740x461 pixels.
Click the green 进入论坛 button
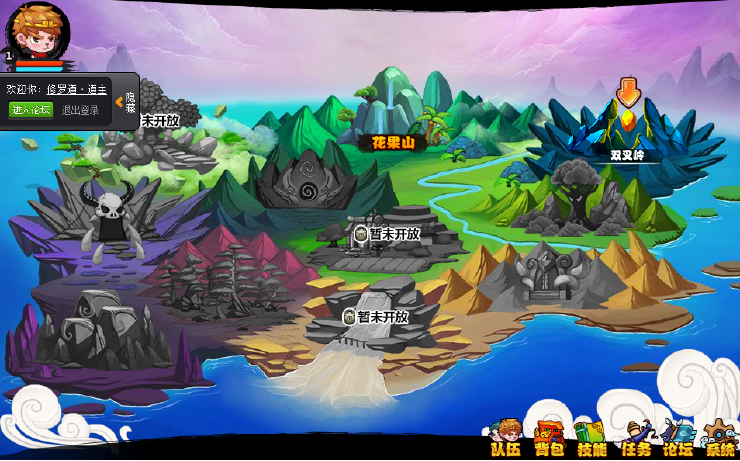(31, 110)
